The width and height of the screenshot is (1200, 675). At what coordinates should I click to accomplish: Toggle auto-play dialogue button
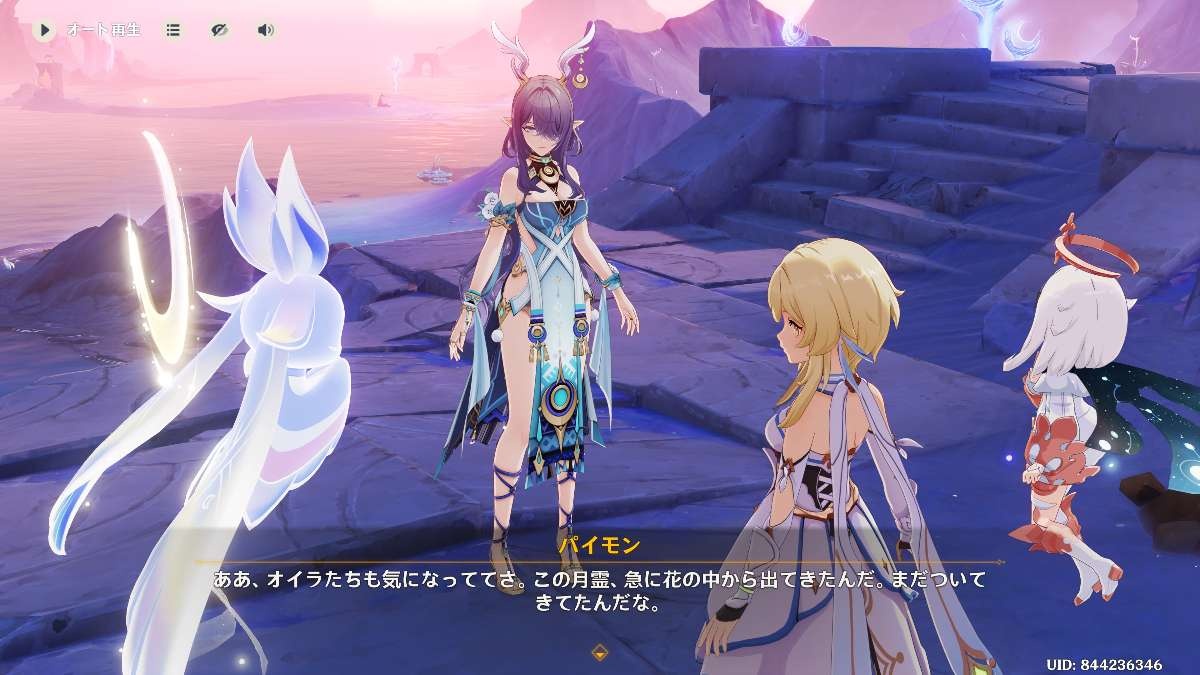(x=44, y=30)
